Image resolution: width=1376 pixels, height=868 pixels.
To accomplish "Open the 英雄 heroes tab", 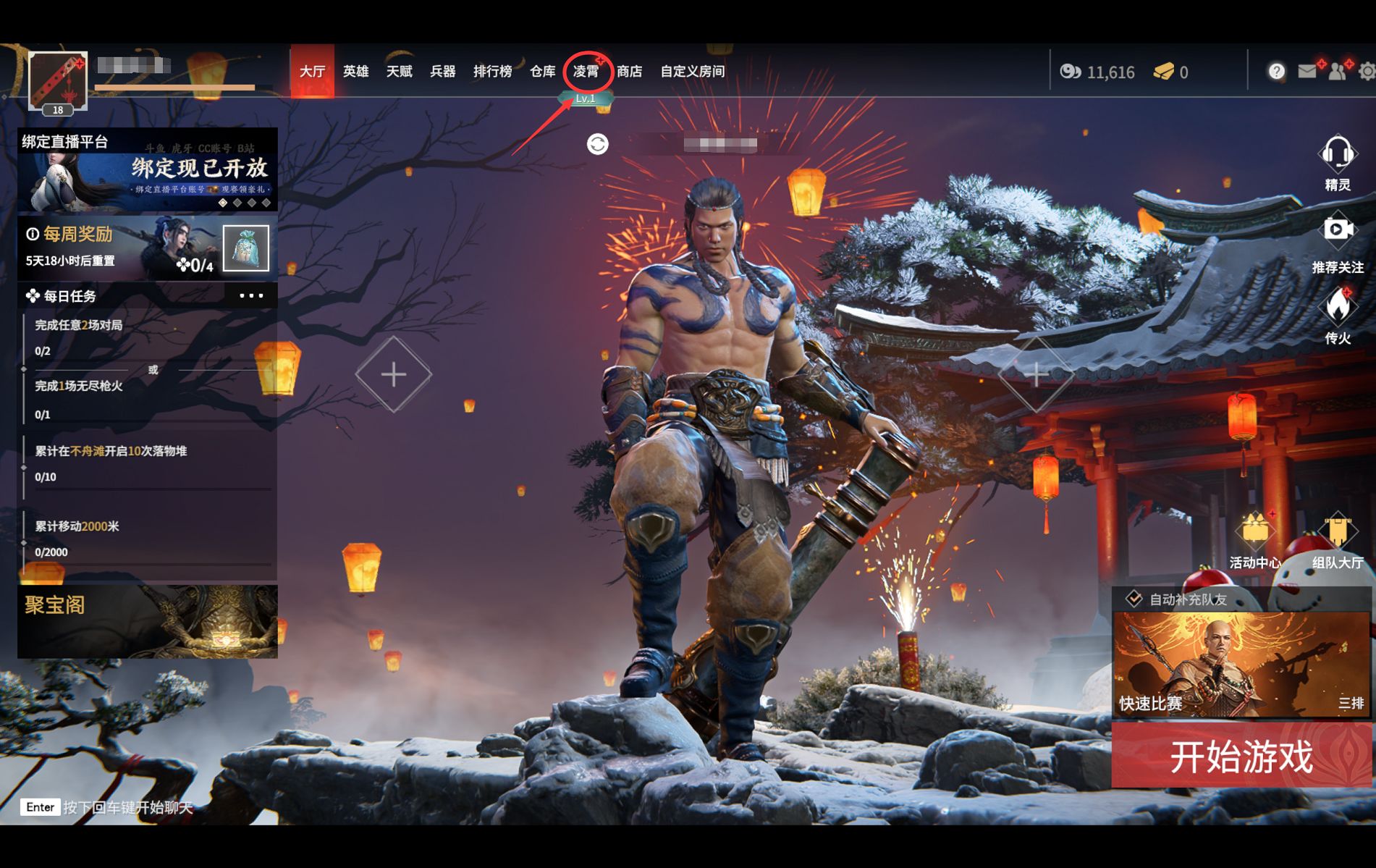I will 355,72.
